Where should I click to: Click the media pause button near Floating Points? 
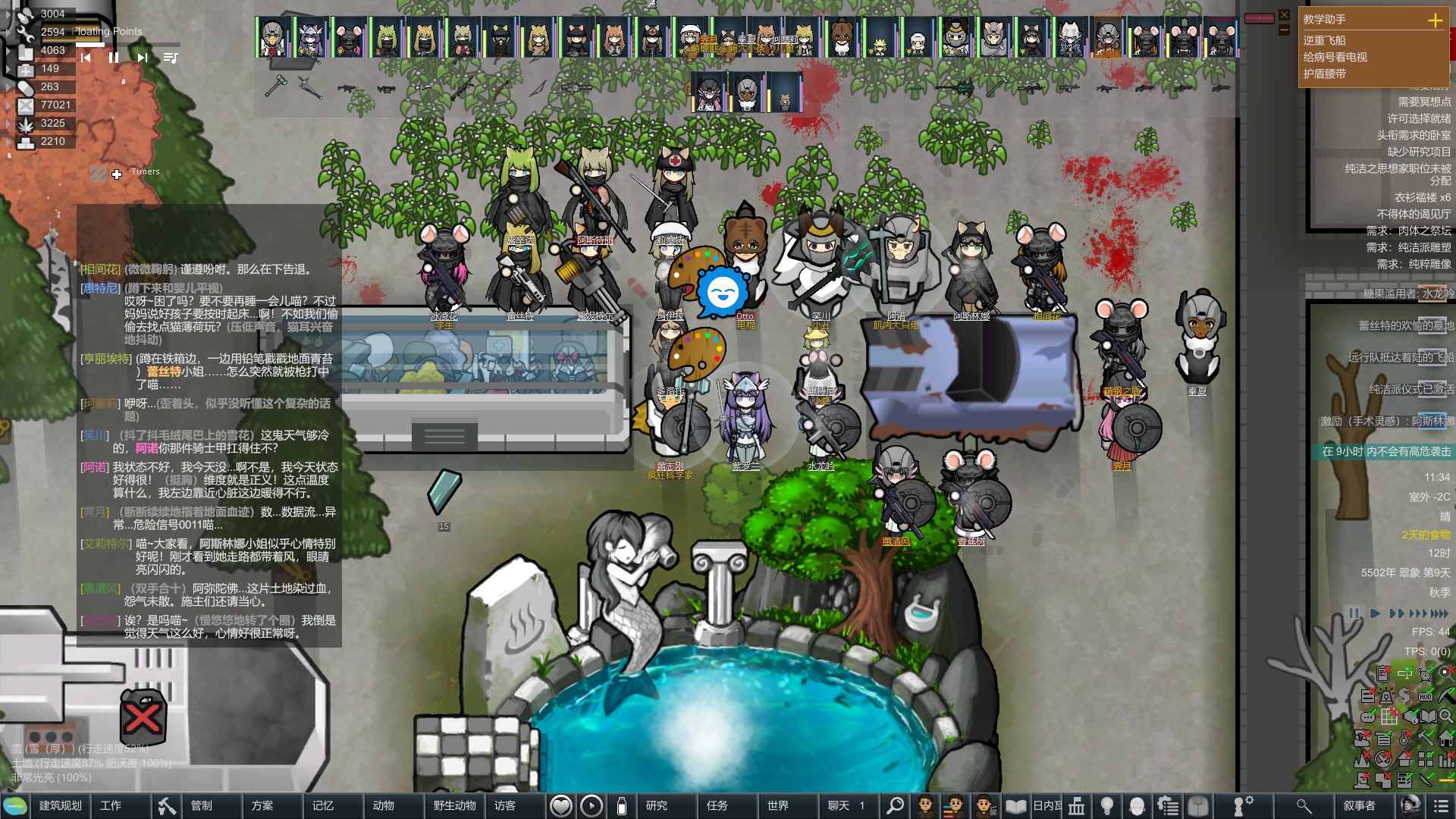[x=114, y=58]
